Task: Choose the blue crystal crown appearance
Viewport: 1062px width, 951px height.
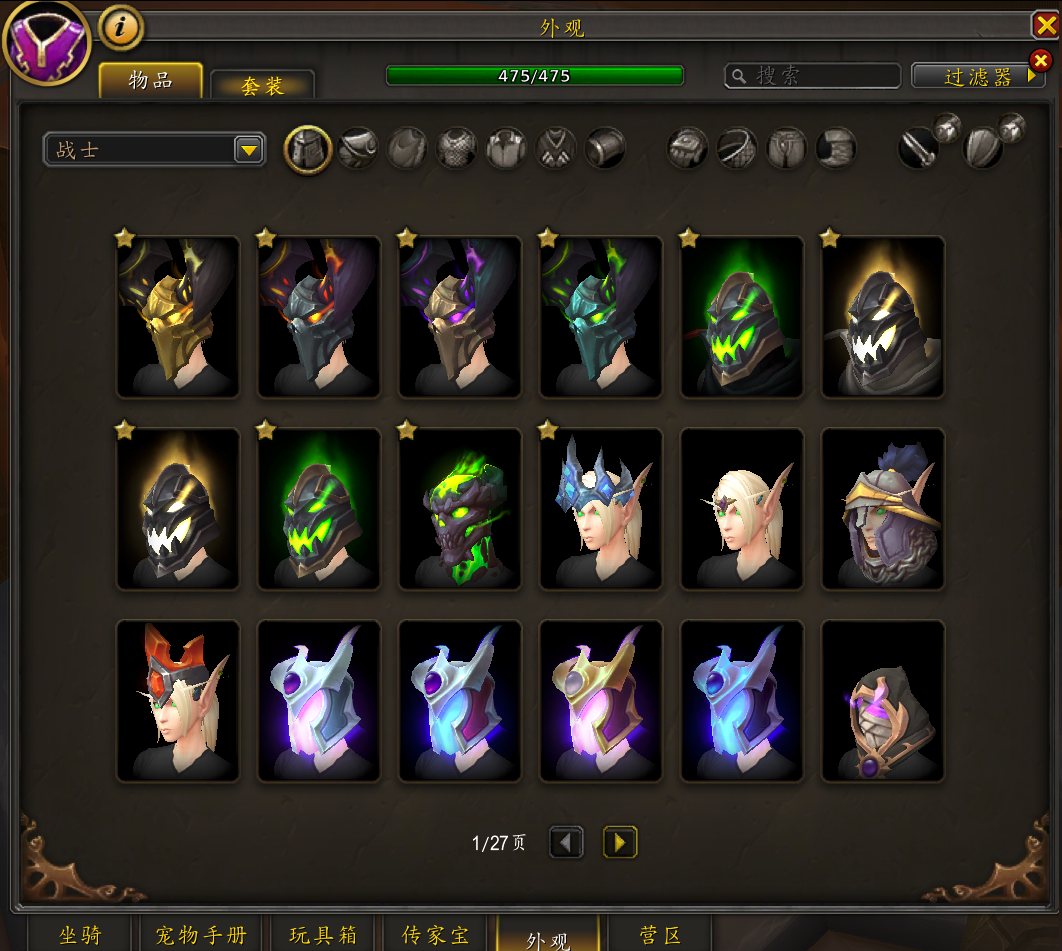Action: click(601, 509)
